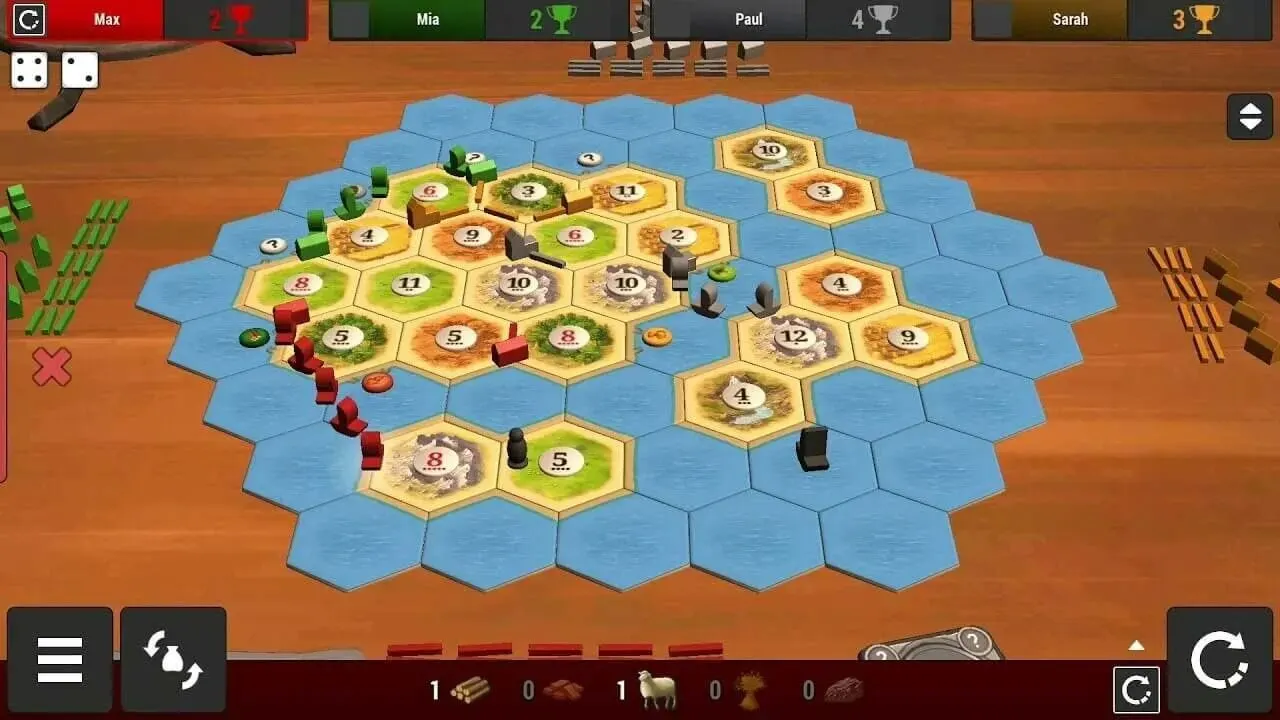This screenshot has width=1280, height=720.
Task: Select the resource trade icon
Action: click(172, 658)
